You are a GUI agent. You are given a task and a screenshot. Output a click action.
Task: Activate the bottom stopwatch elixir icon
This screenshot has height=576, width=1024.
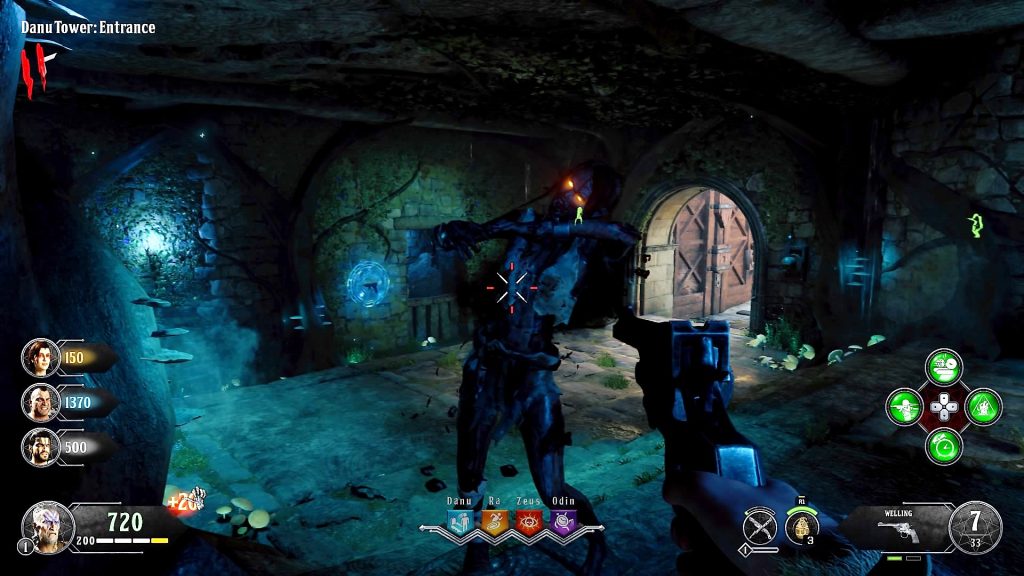pos(943,444)
